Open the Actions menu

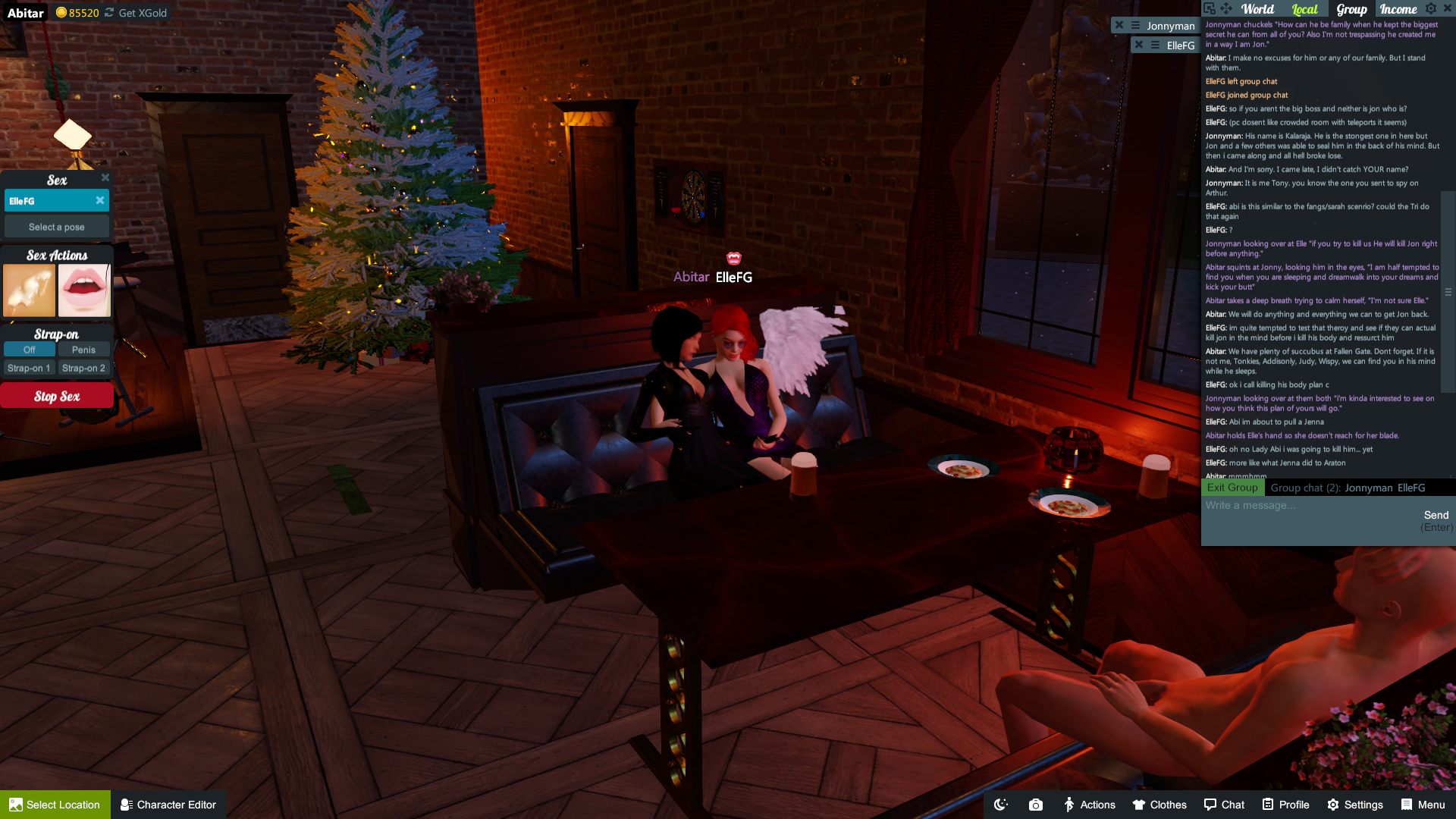(1089, 805)
